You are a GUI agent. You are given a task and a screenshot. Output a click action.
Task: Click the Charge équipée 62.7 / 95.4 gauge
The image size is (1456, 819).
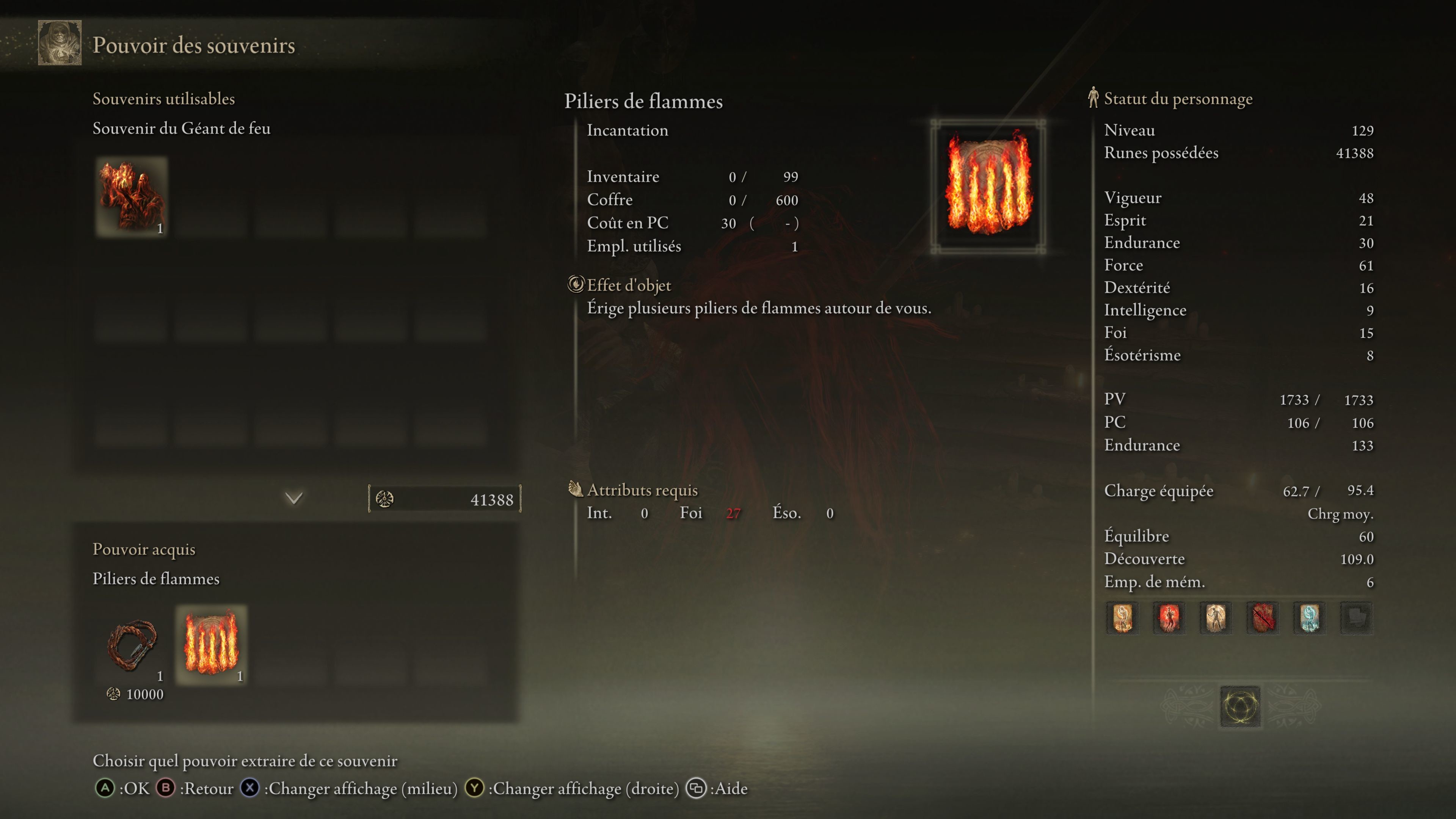(x=1244, y=491)
